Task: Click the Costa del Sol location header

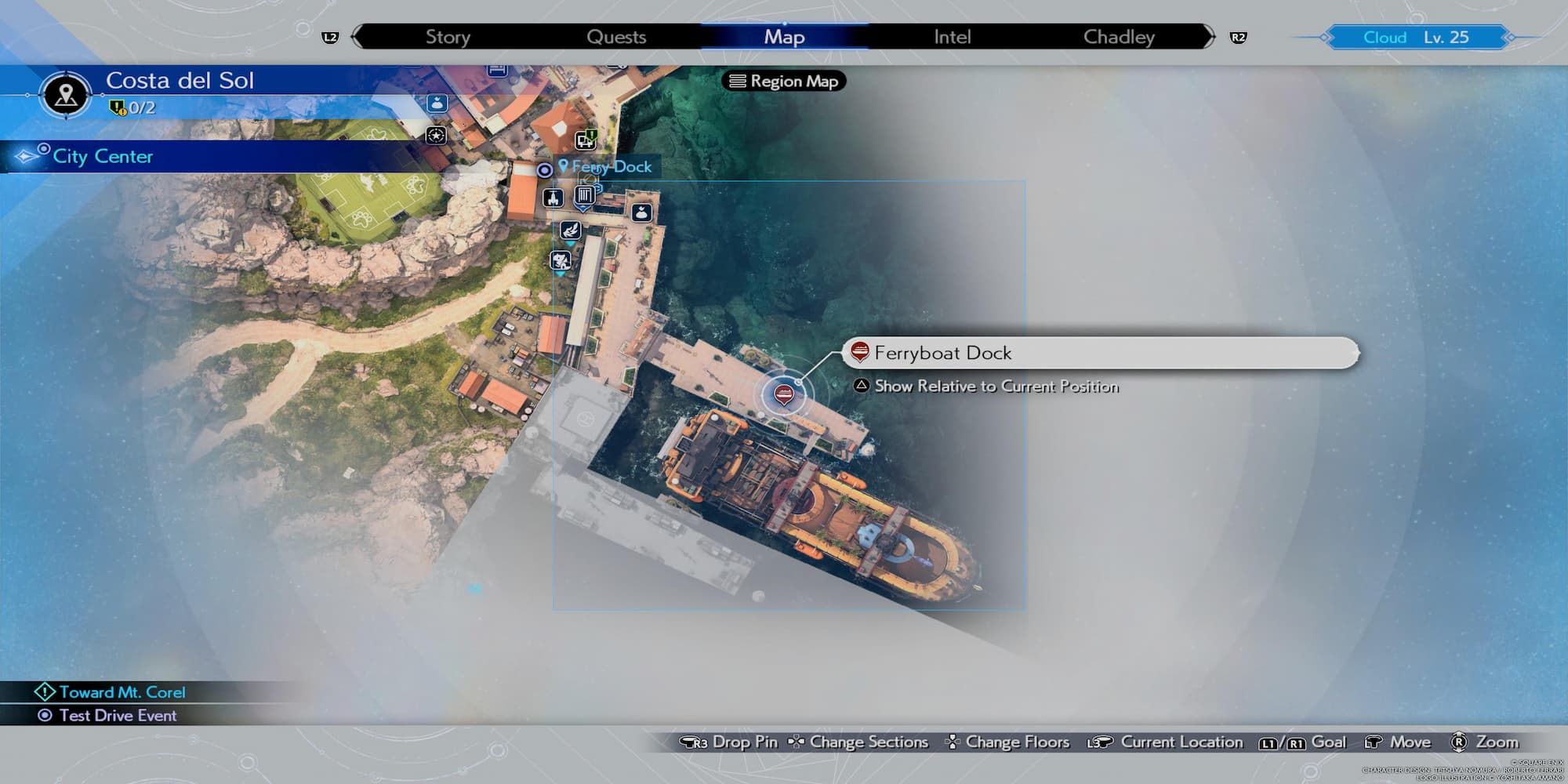Action: (x=180, y=81)
